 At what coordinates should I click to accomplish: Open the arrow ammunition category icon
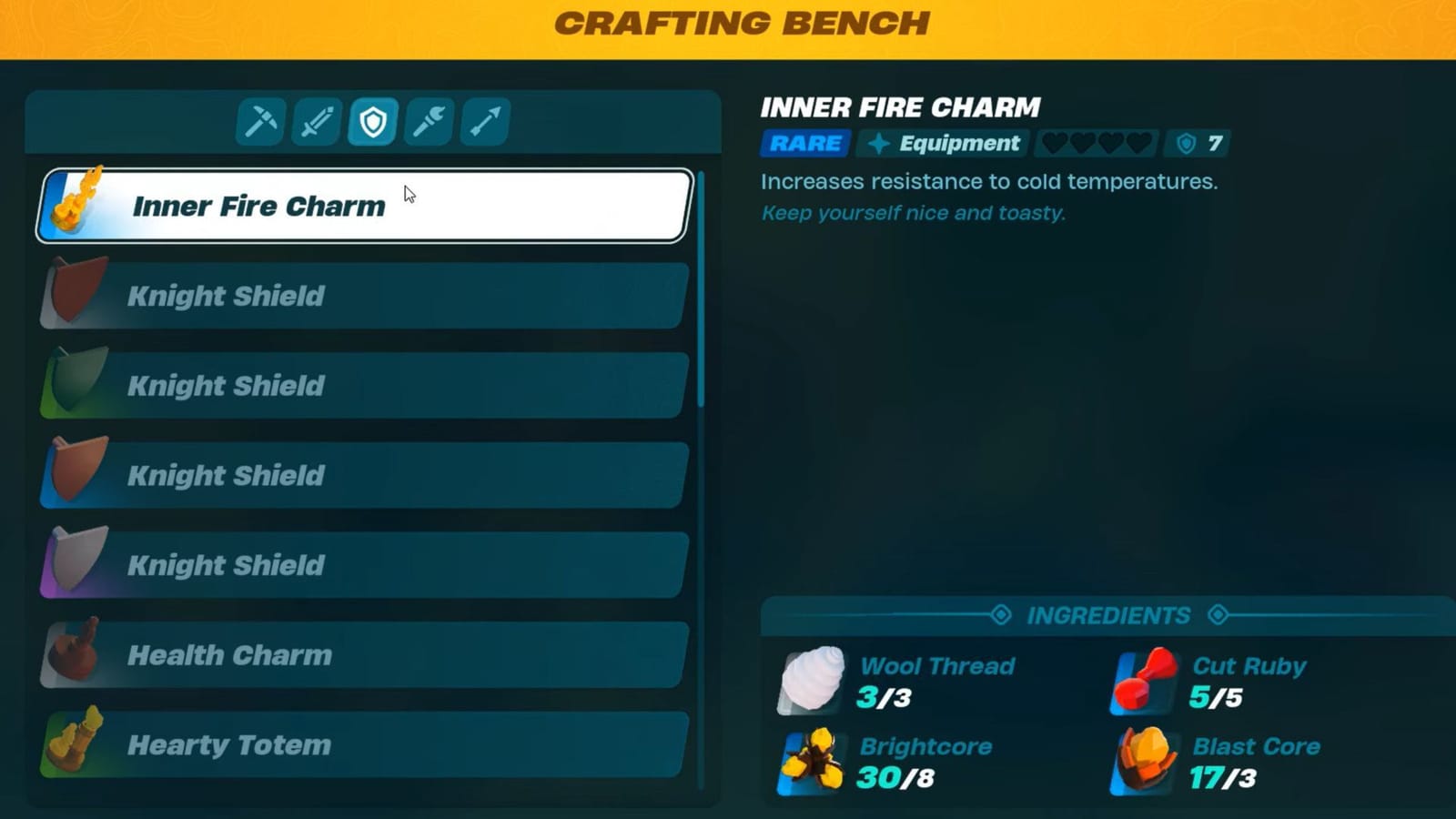484,119
